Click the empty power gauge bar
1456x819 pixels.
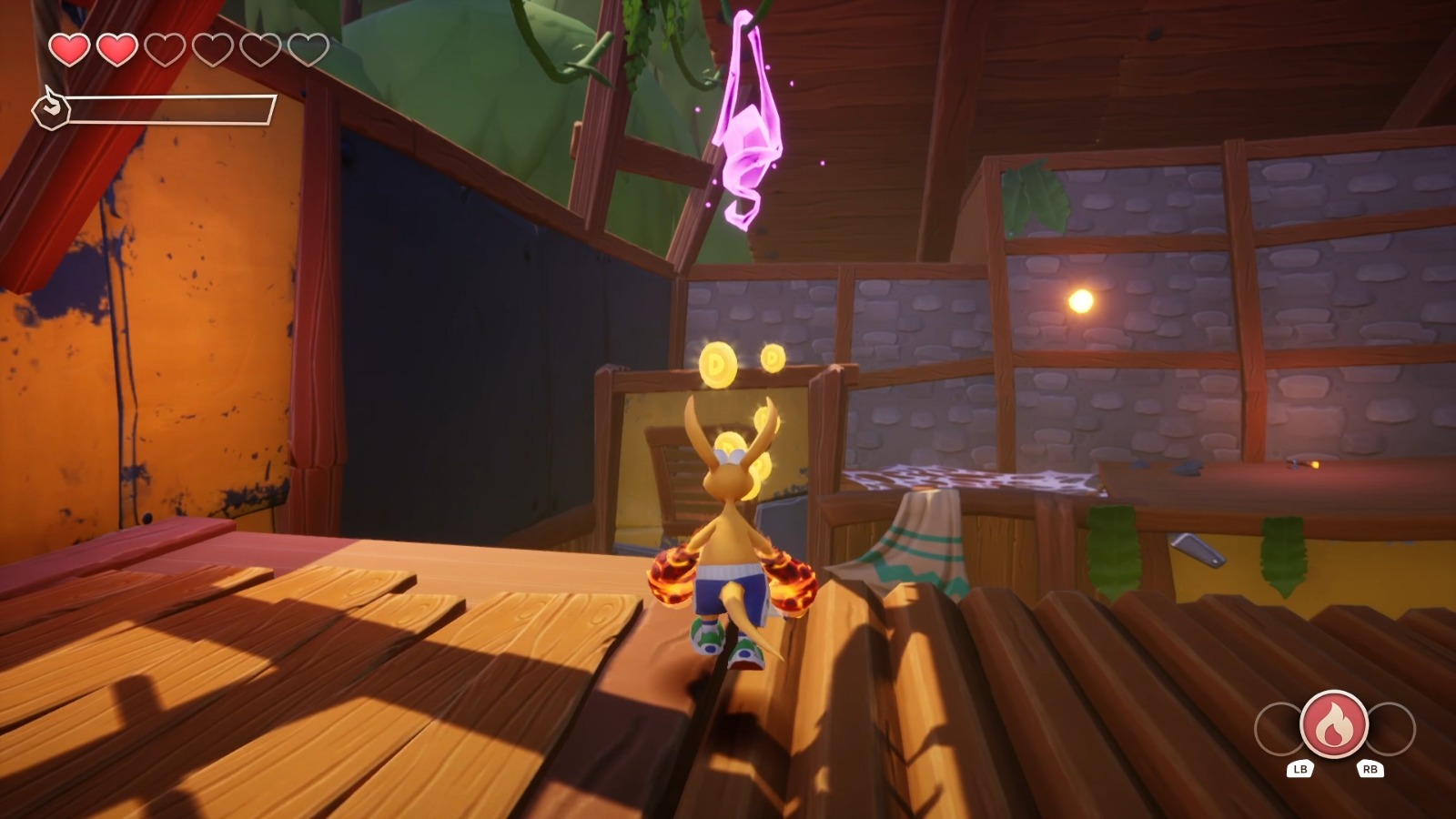(x=173, y=107)
